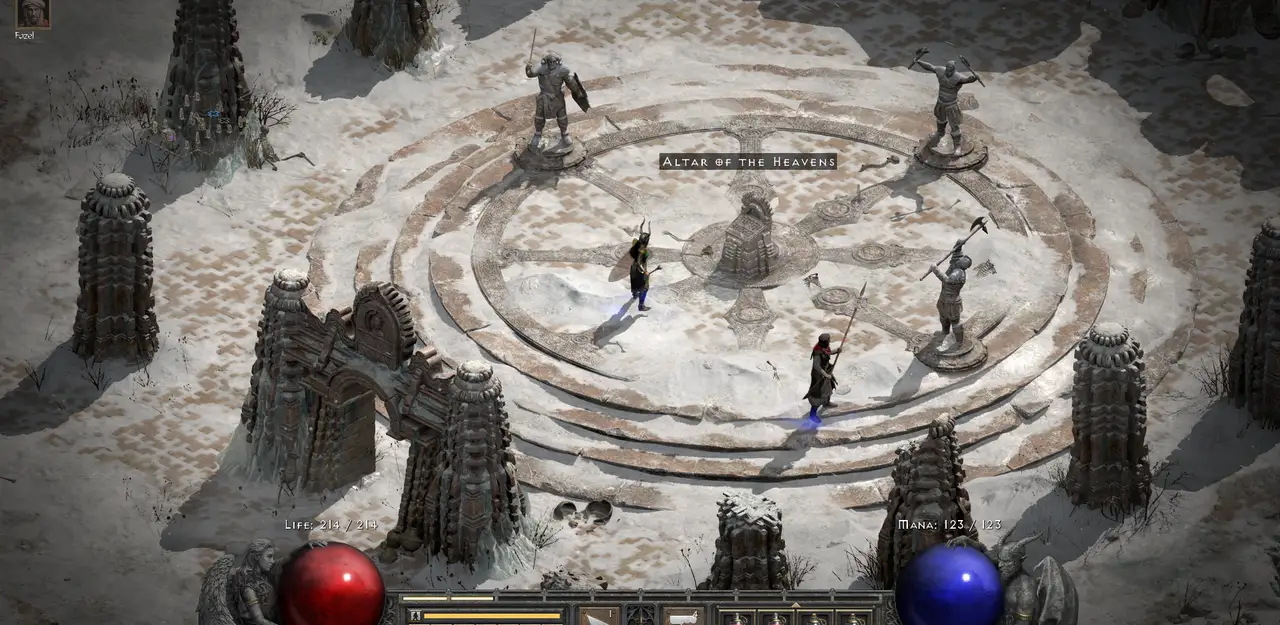Toggle the run/walk icon beside stamina bar

click(414, 616)
